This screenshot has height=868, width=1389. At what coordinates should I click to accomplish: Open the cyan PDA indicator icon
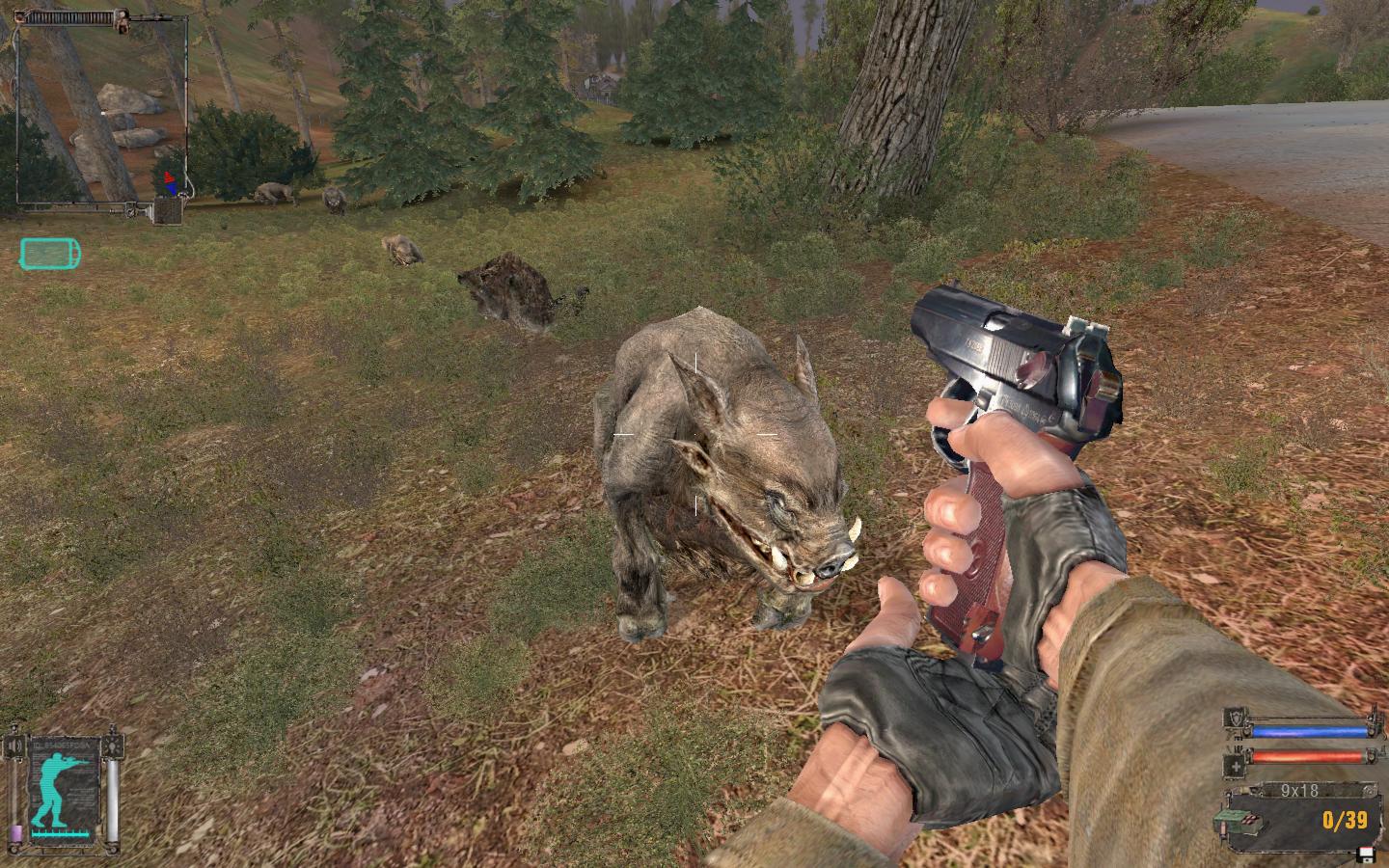coord(50,255)
